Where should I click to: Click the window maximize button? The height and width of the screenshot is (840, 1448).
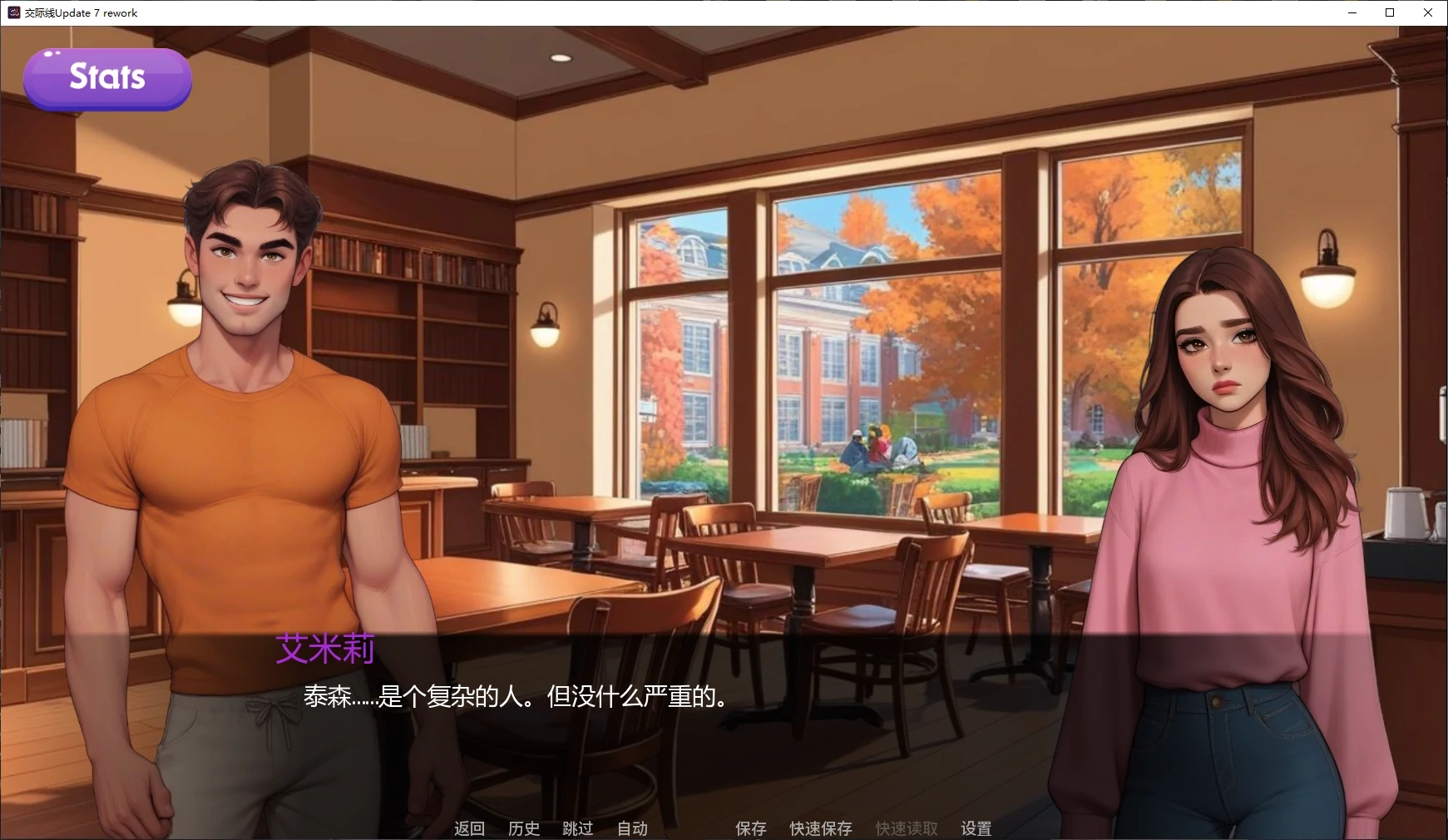pos(1389,12)
